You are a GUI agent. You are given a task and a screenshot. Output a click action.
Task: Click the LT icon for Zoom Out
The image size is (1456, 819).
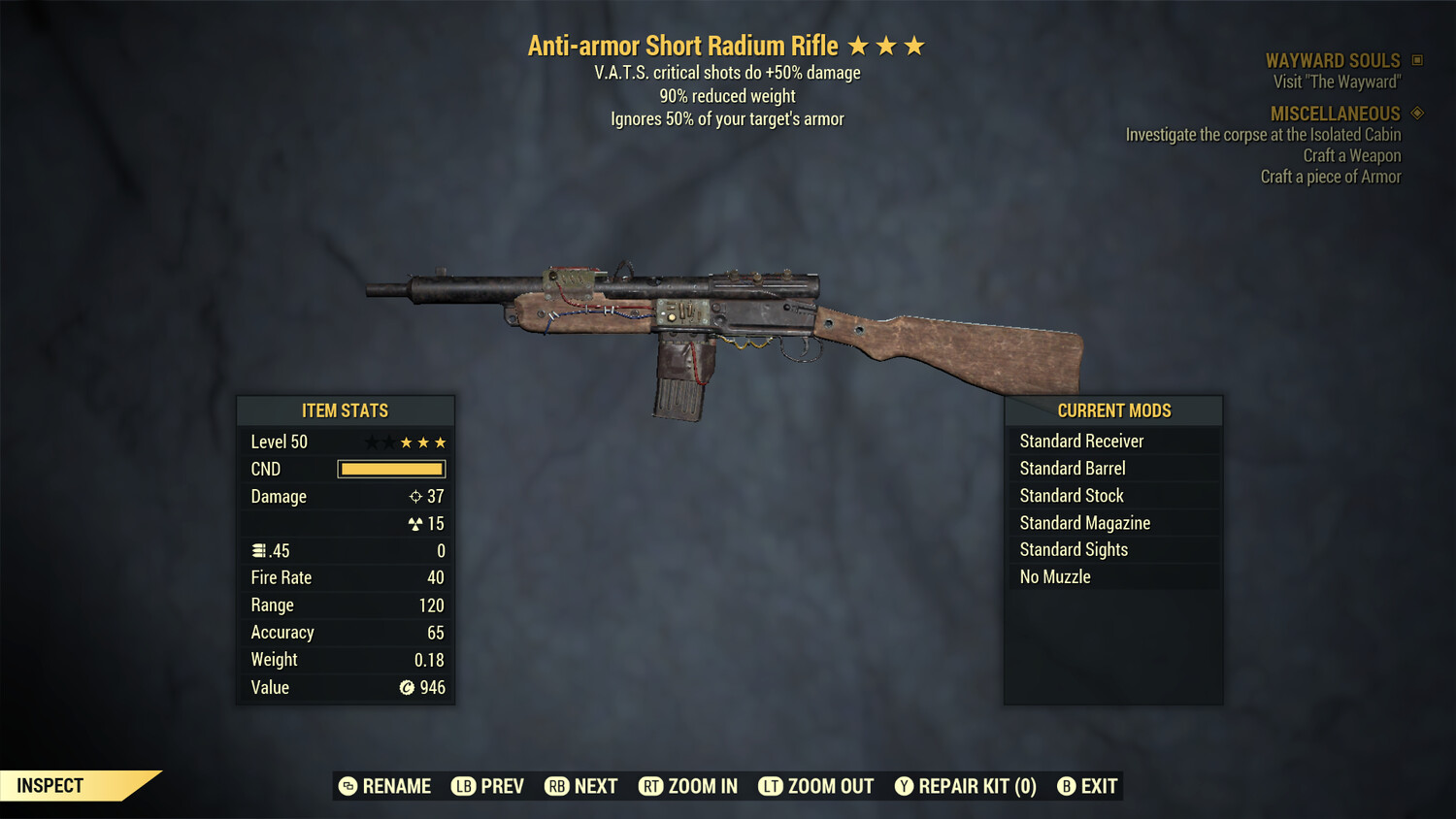click(x=771, y=786)
